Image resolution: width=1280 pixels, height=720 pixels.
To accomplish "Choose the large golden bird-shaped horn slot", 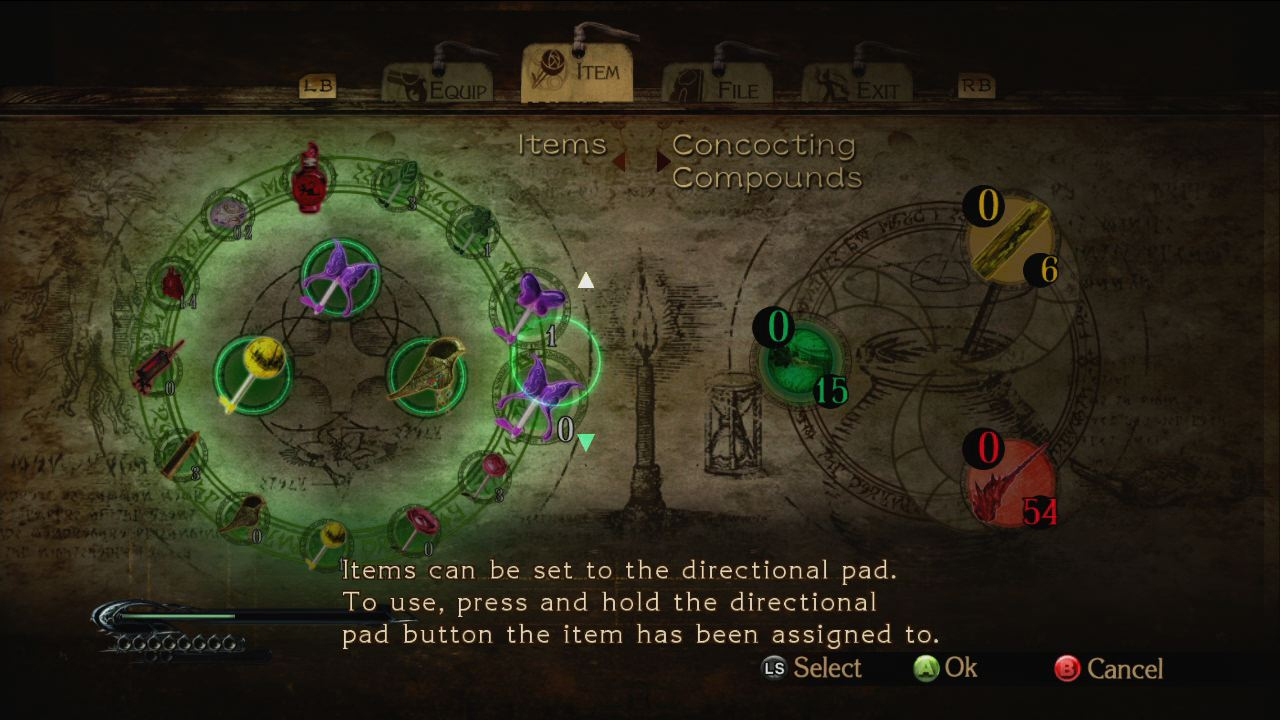I will (428, 376).
